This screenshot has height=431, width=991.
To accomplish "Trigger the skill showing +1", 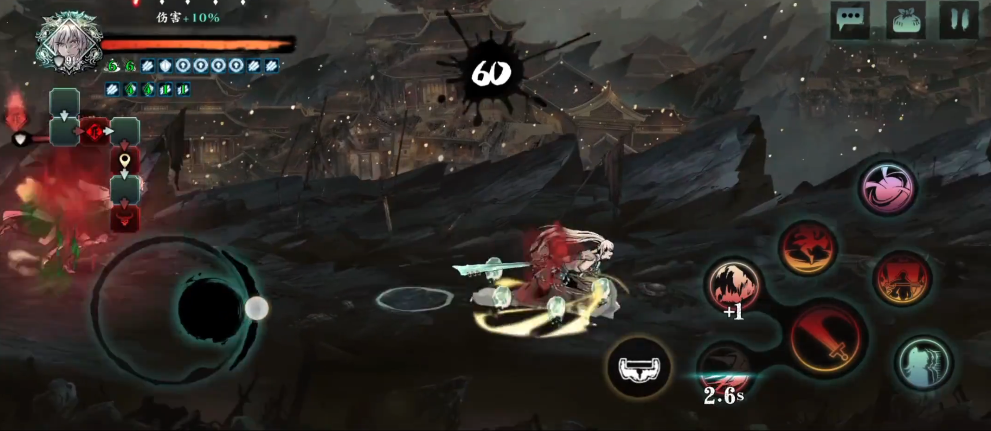I will pos(734,285).
